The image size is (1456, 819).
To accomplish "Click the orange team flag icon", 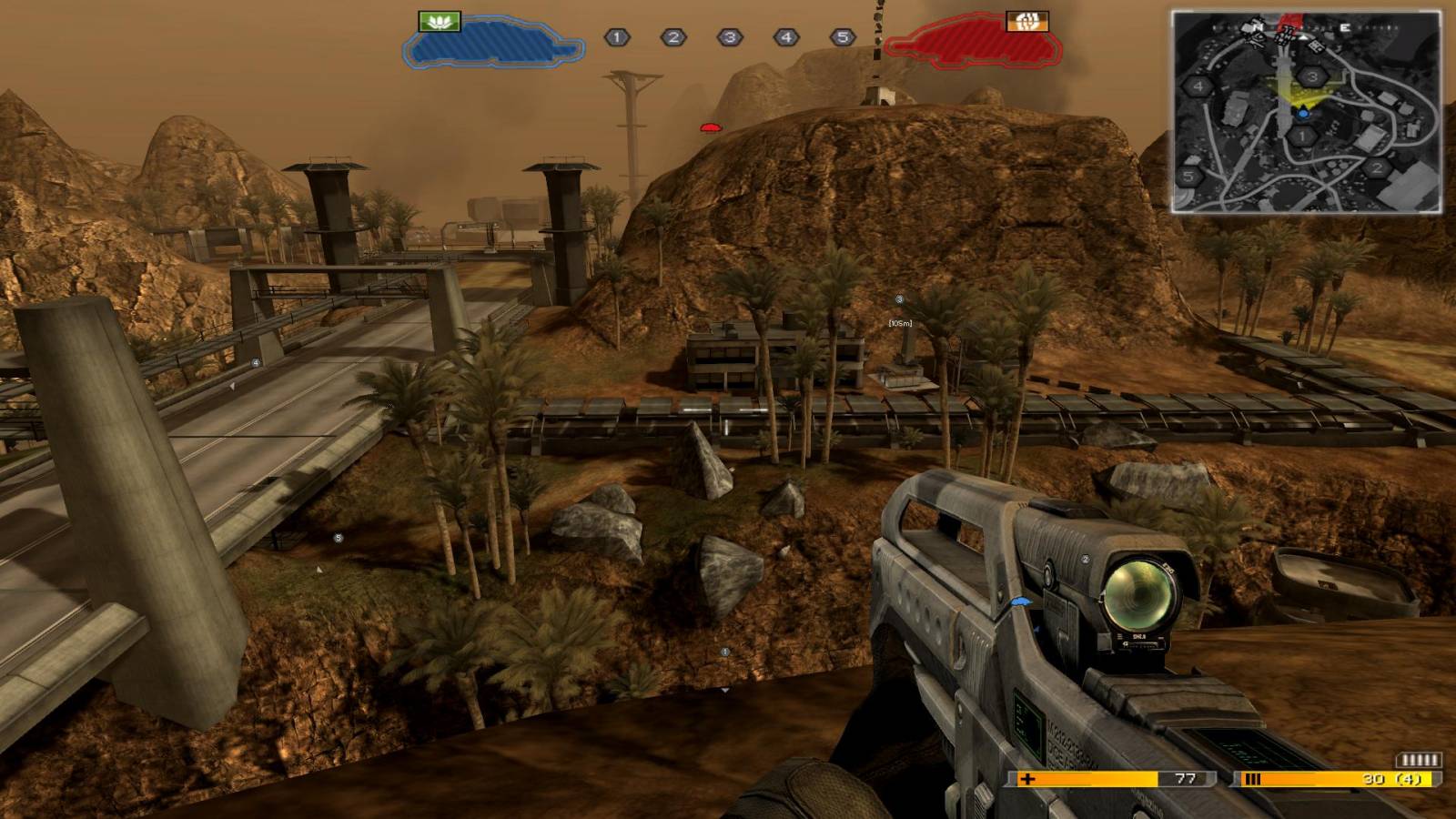I will click(1027, 21).
